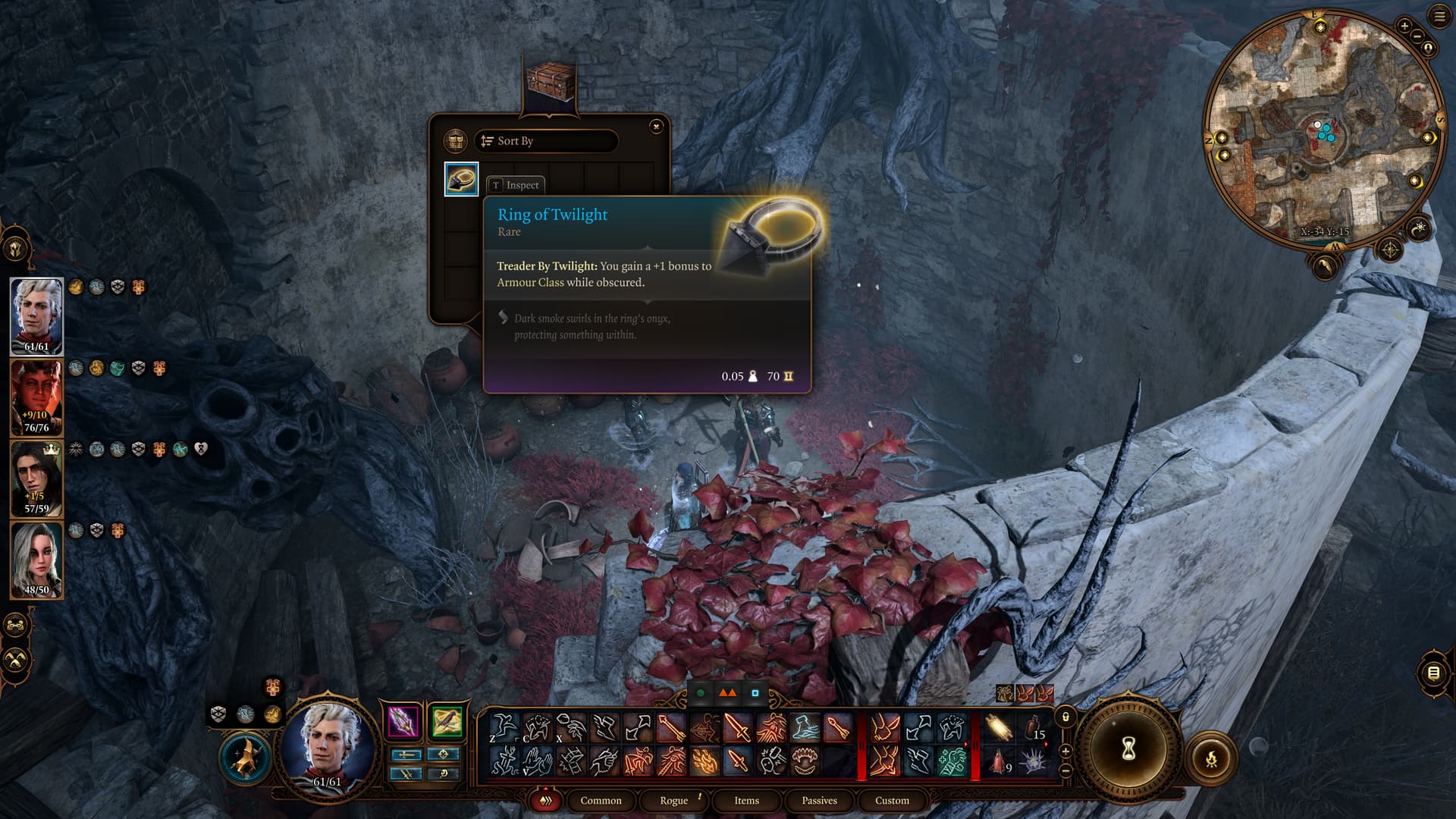Image resolution: width=1456 pixels, height=819 pixels.
Task: Select the scroll item in hotbar
Action: coord(999,728)
